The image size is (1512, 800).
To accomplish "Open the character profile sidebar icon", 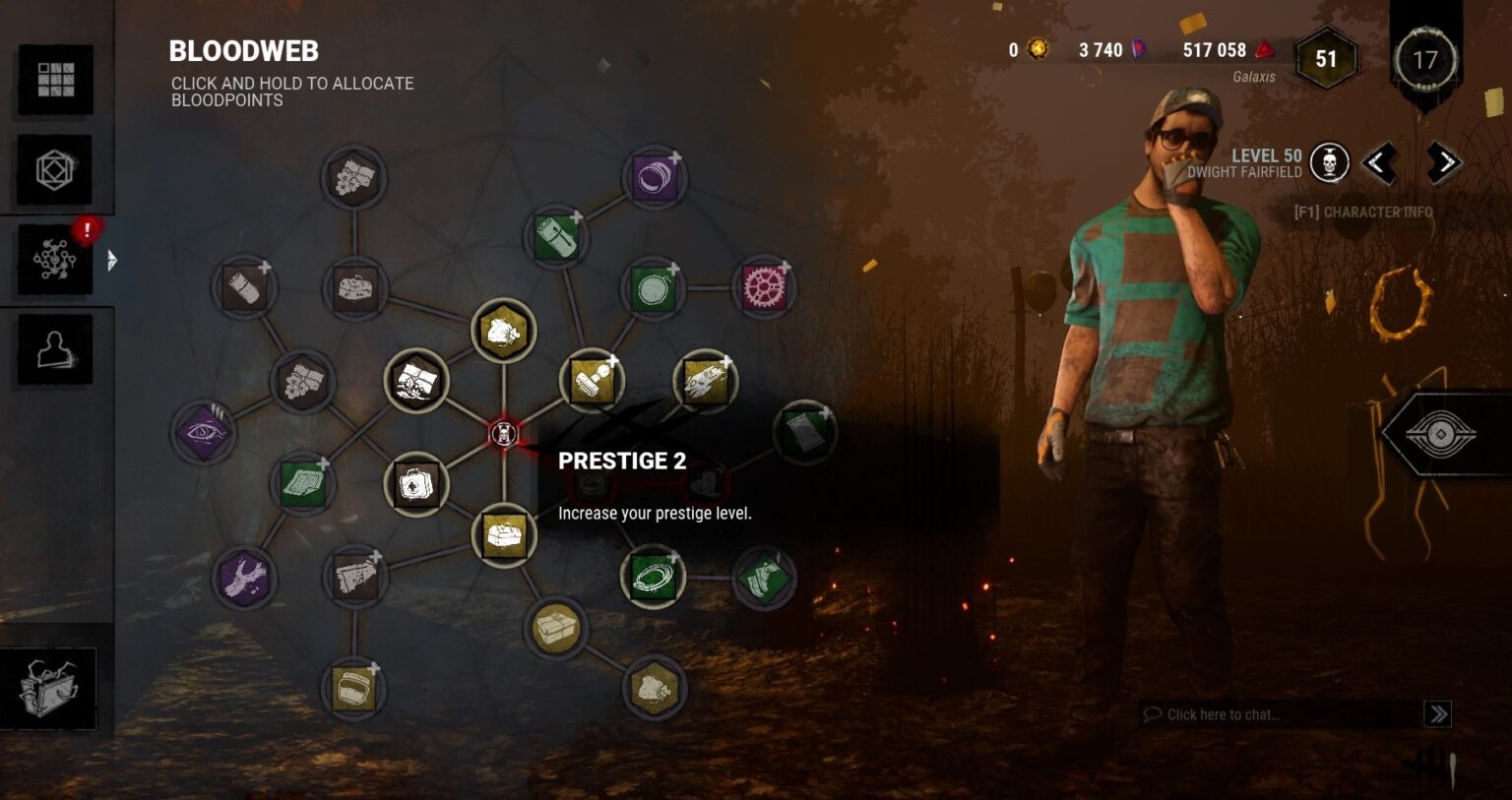I will pyautogui.click(x=55, y=350).
